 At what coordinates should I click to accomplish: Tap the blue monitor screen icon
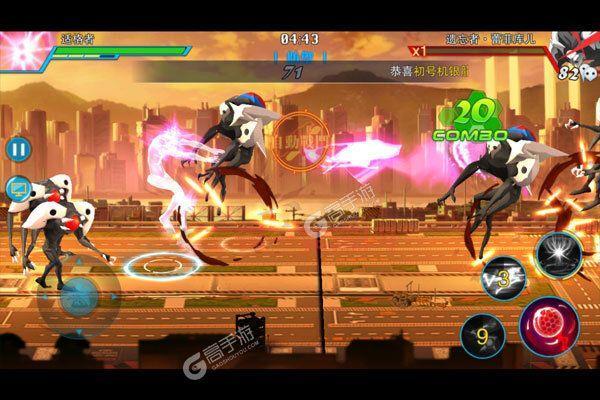[19, 187]
